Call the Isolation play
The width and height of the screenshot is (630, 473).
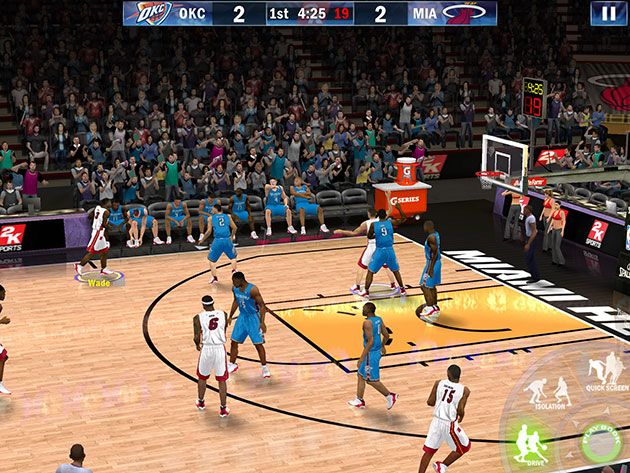pyautogui.click(x=547, y=391)
